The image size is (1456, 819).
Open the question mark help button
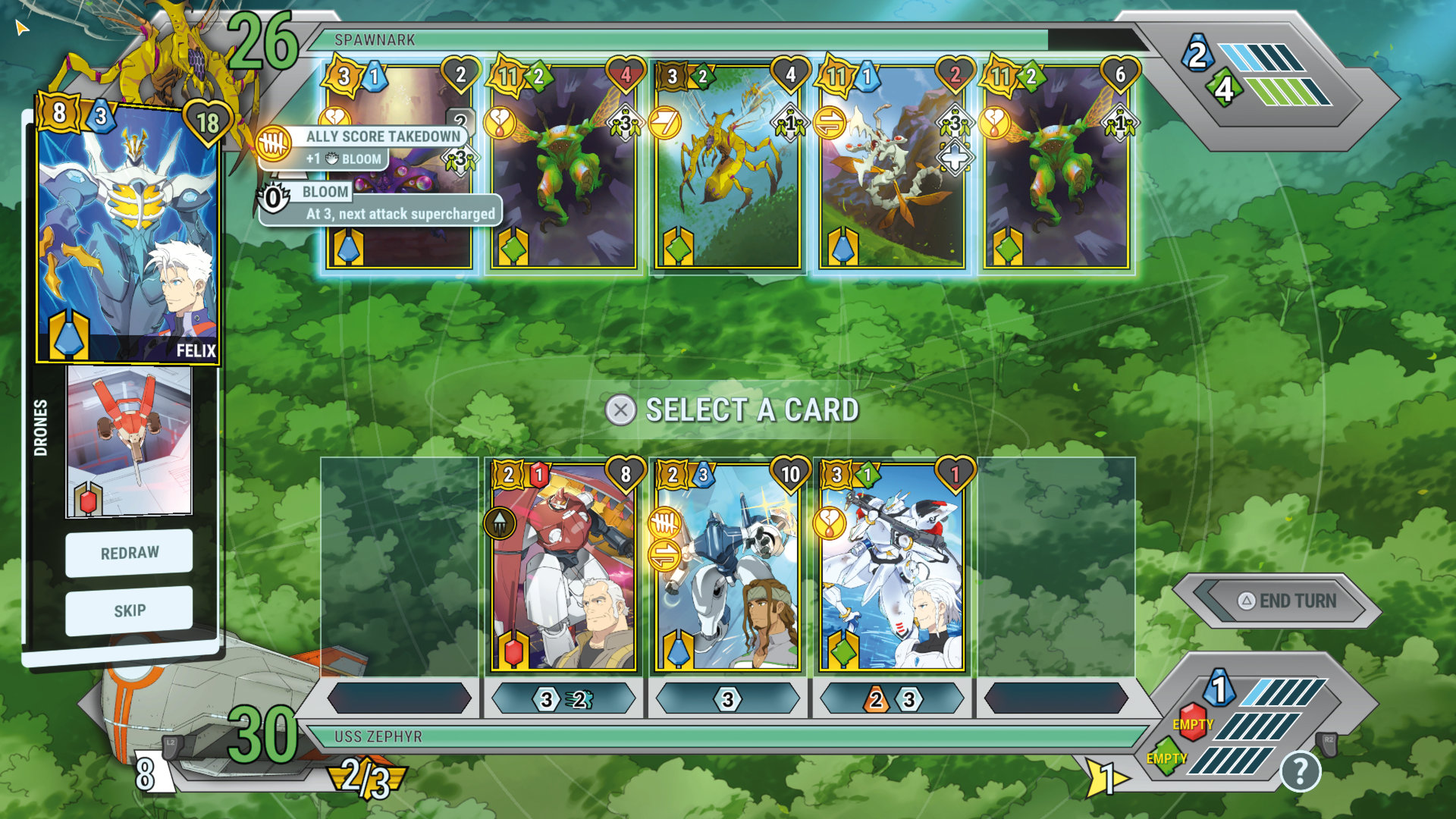(x=1300, y=772)
